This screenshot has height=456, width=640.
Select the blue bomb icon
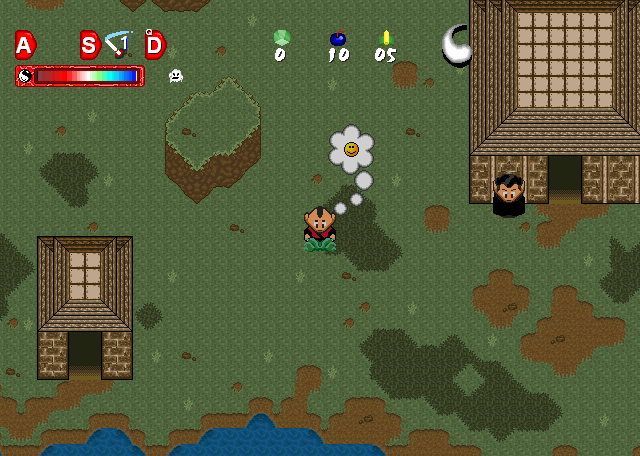tap(338, 39)
